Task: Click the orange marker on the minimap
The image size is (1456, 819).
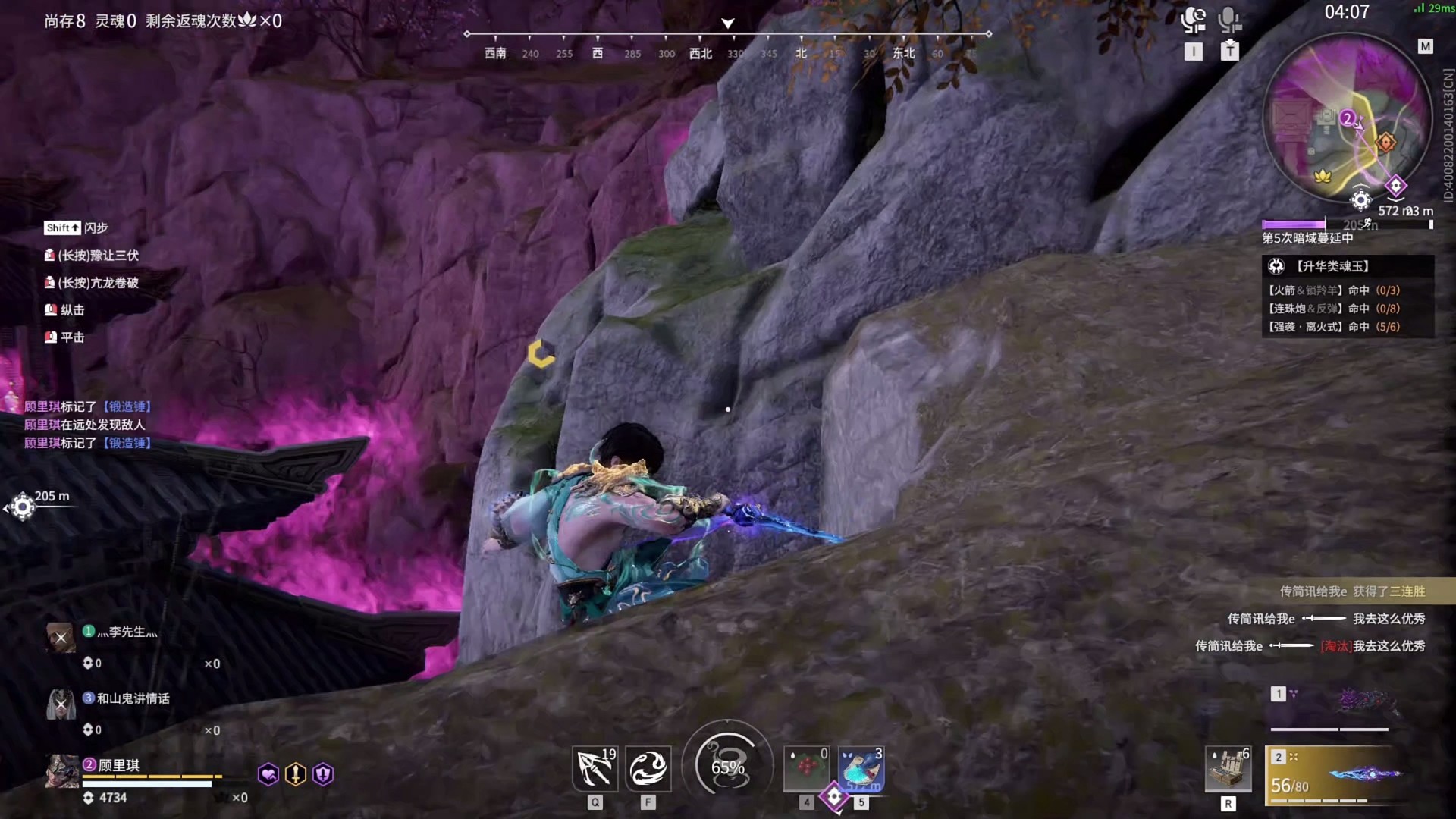Action: tap(1385, 143)
